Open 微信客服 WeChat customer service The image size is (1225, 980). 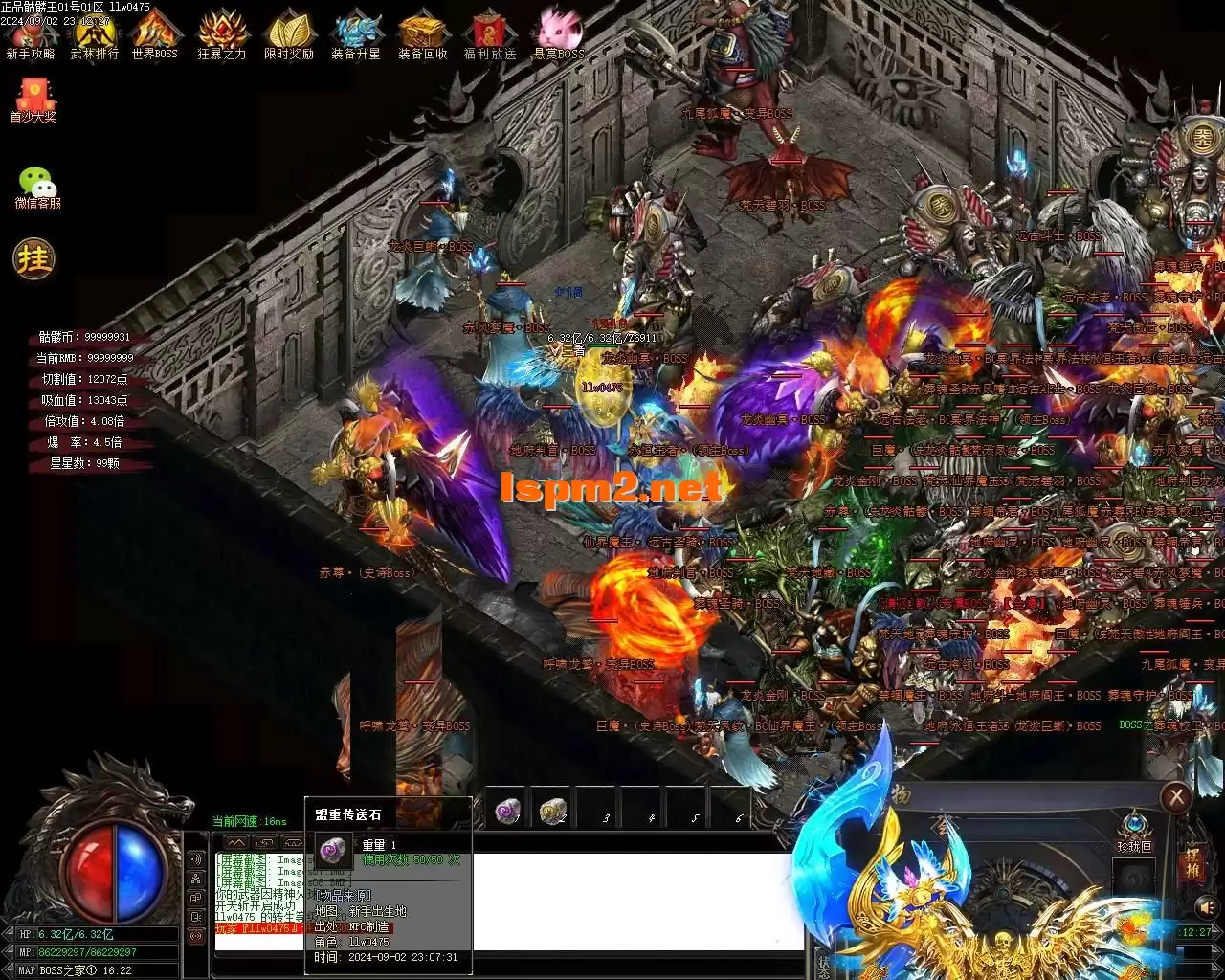pyautogui.click(x=37, y=186)
